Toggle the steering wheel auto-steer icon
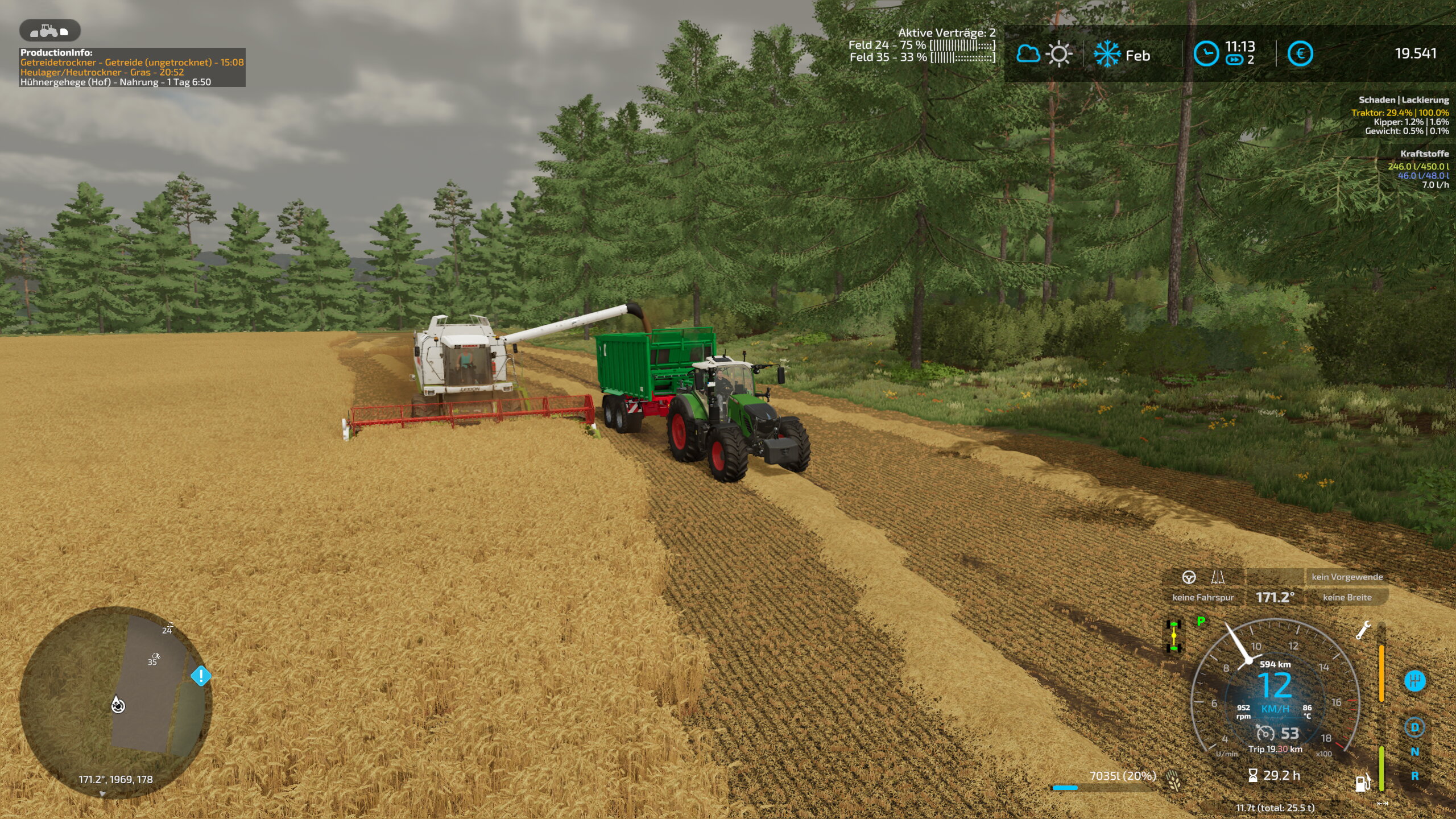Viewport: 1456px width, 819px height. tap(1189, 577)
